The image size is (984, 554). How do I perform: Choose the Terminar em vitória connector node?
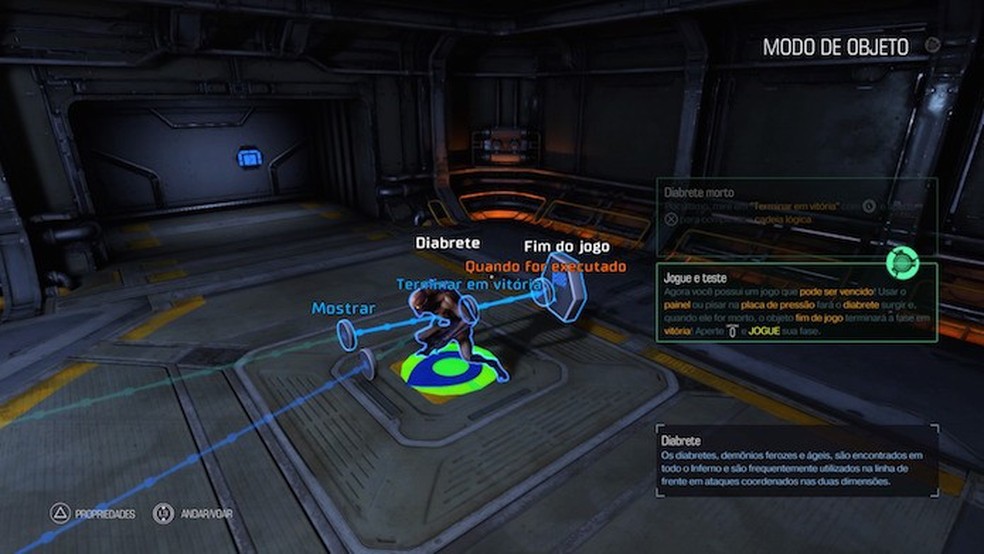click(x=470, y=309)
